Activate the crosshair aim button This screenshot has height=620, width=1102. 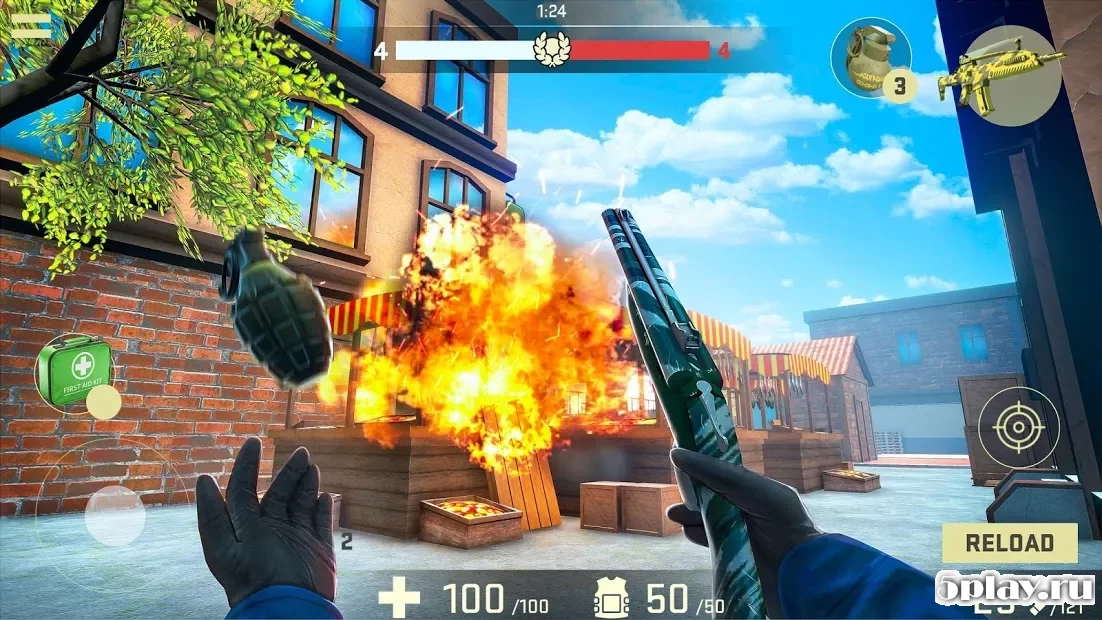point(1018,427)
